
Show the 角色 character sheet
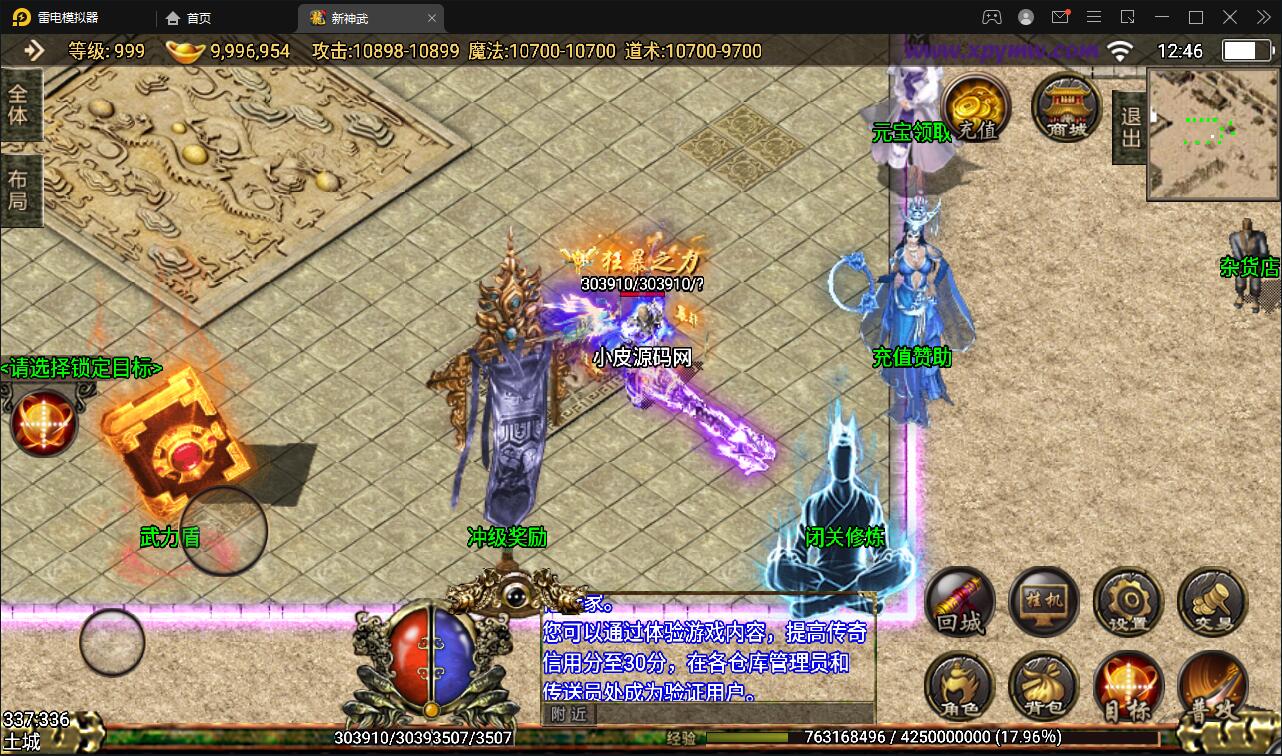pyautogui.click(x=960, y=688)
